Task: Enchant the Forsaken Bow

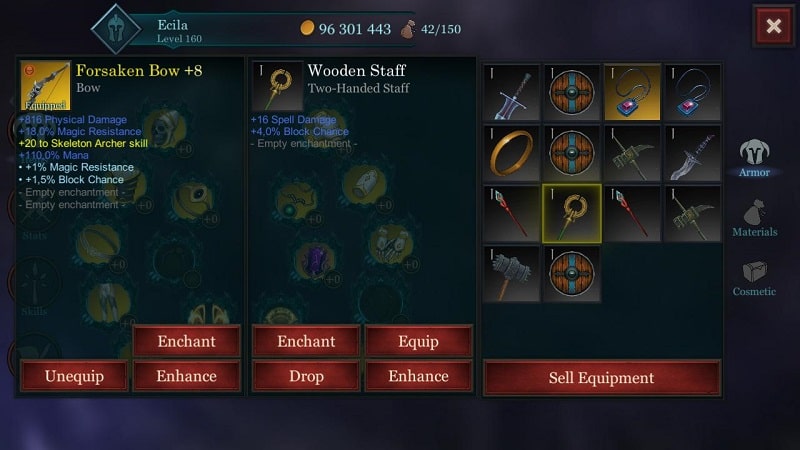Action: pyautogui.click(x=186, y=341)
